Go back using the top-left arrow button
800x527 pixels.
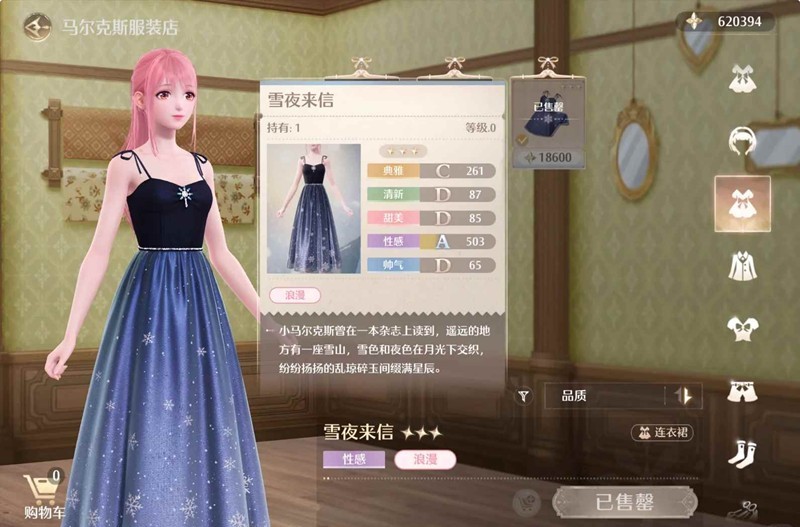coord(38,27)
